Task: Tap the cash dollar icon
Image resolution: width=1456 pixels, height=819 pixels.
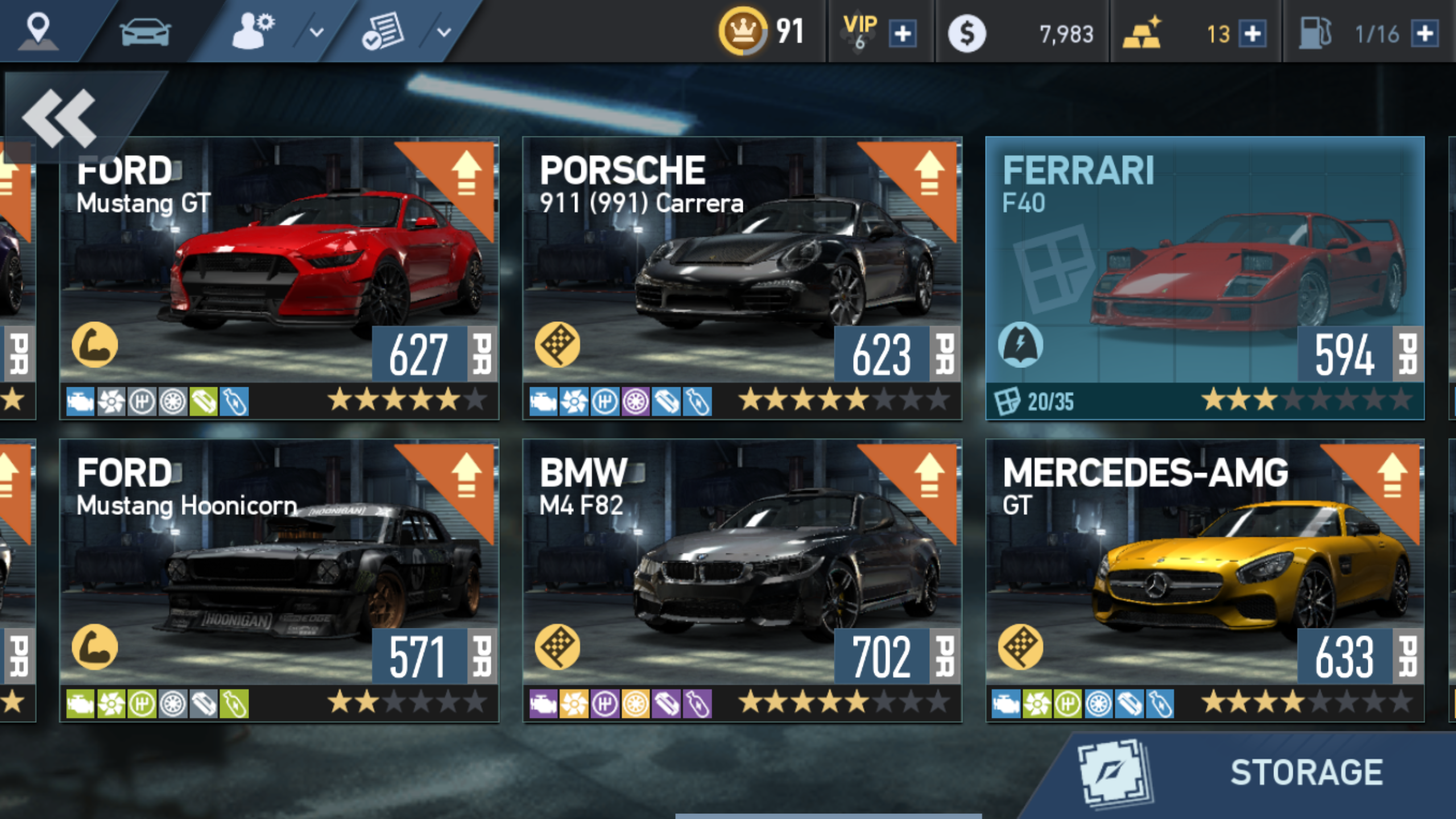Action: point(966,34)
